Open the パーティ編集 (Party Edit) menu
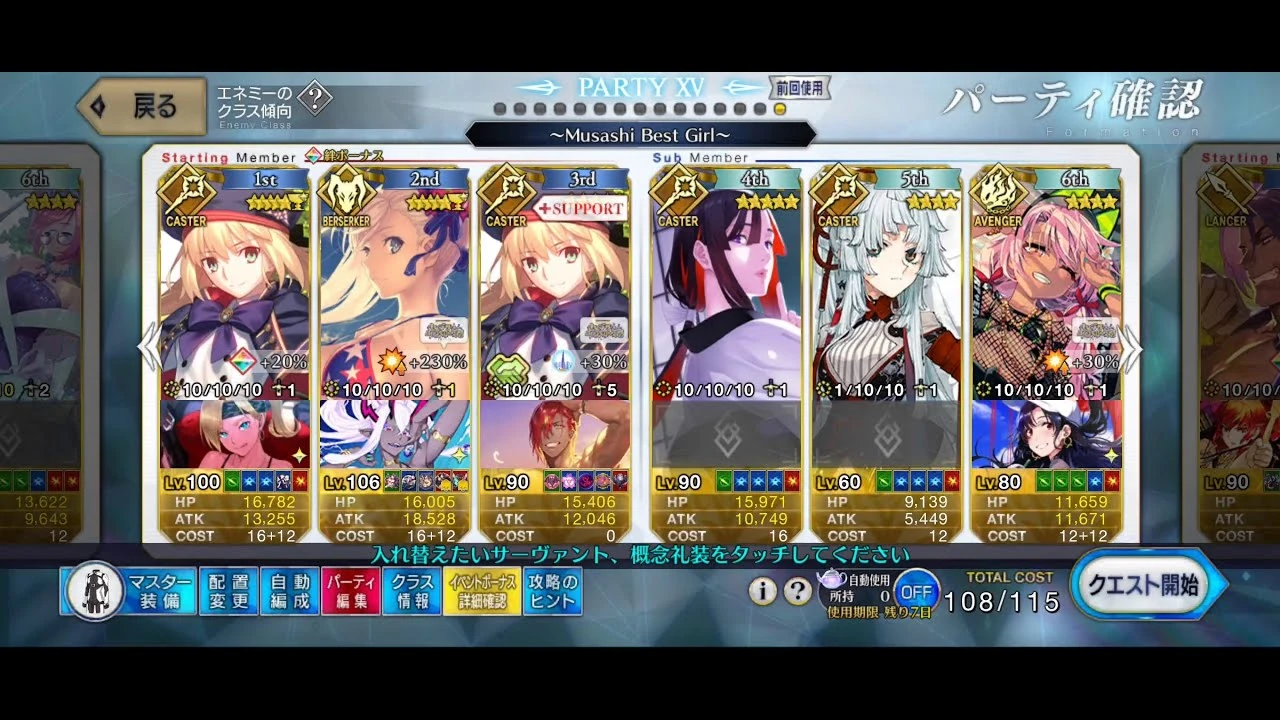The width and height of the screenshot is (1280, 720). coord(350,587)
